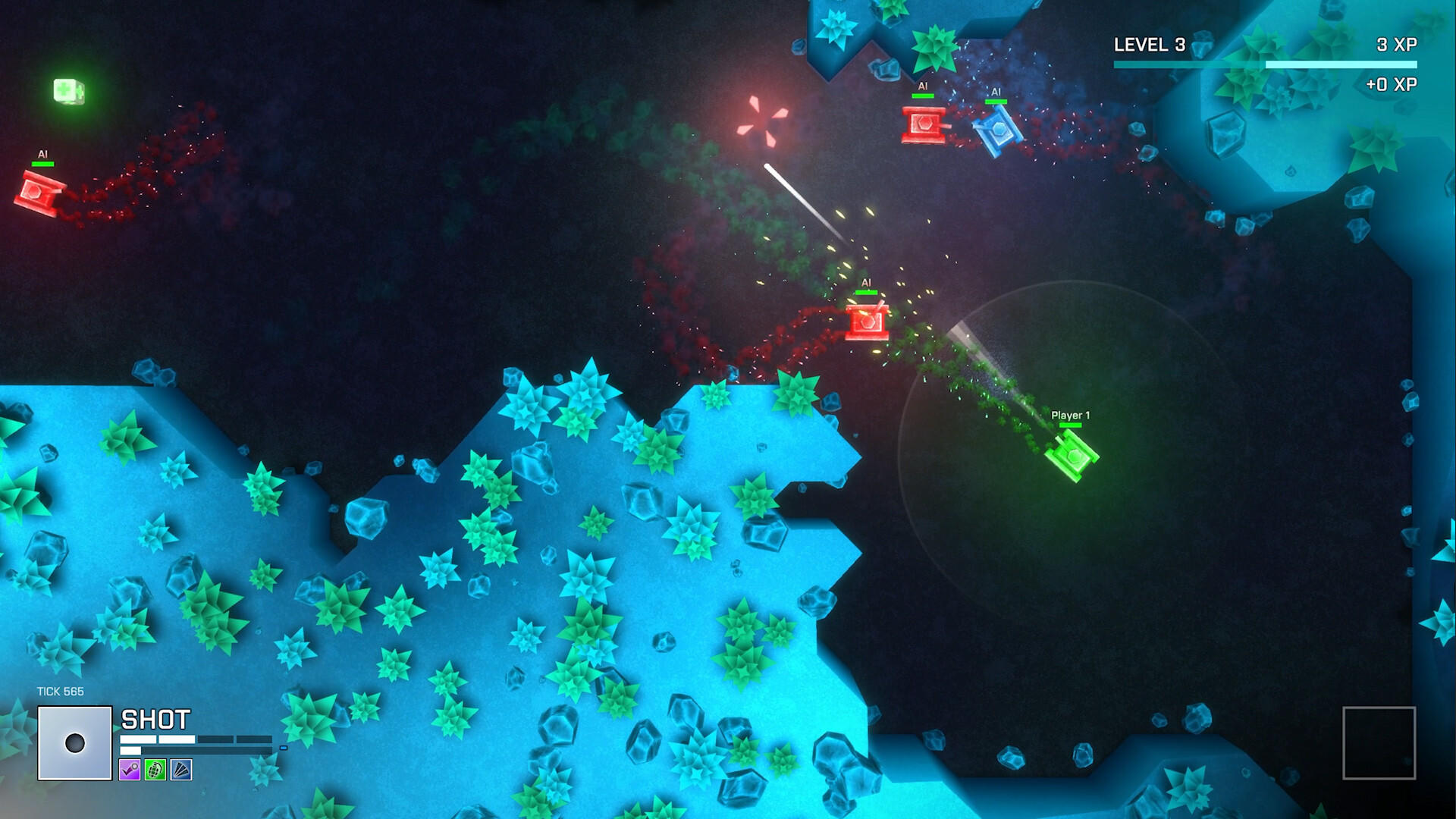Choose the purple bouncing shot ability
The height and width of the screenshot is (819, 1456).
pyautogui.click(x=130, y=770)
